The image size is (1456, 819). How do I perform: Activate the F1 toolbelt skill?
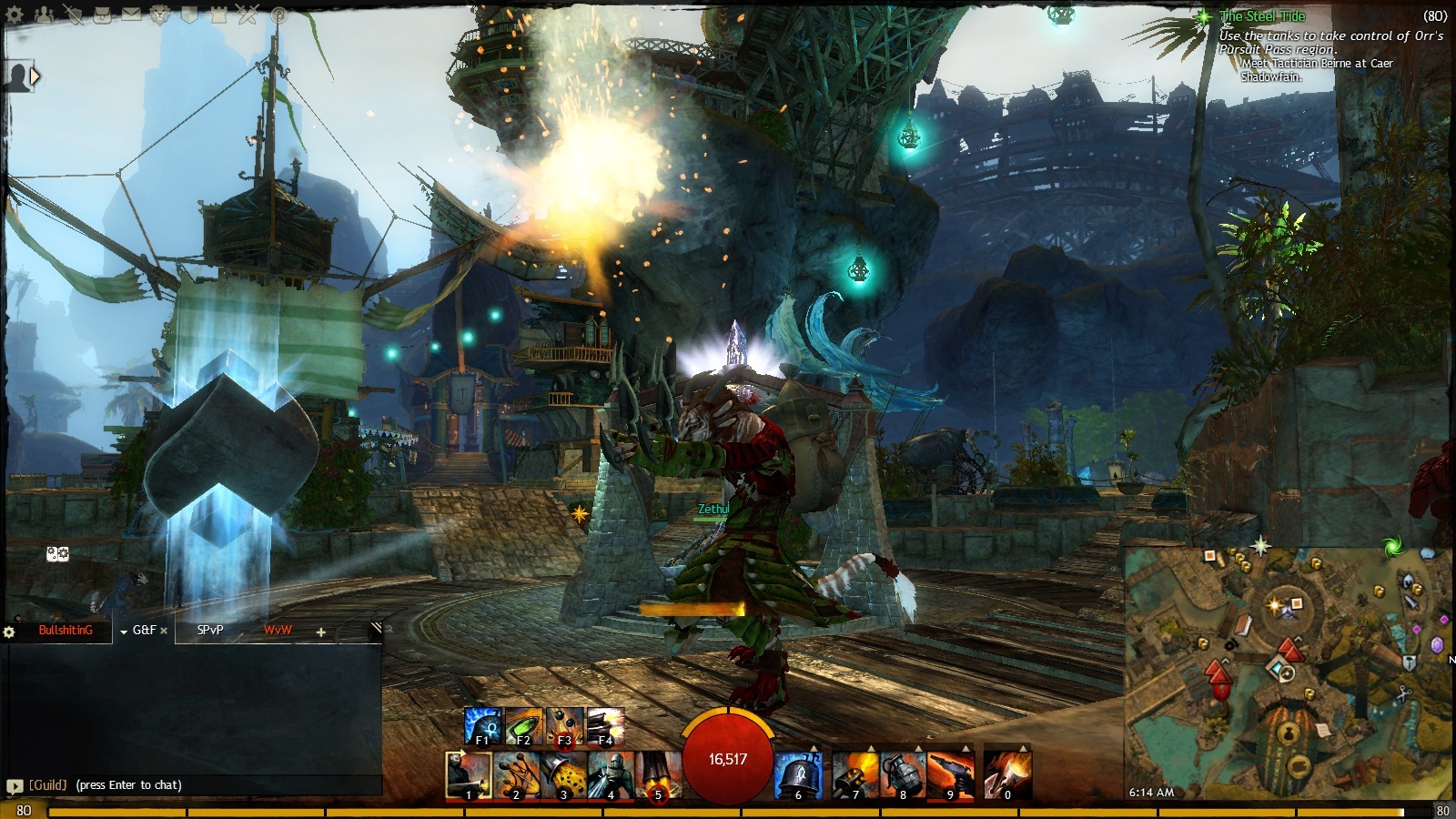click(x=482, y=726)
